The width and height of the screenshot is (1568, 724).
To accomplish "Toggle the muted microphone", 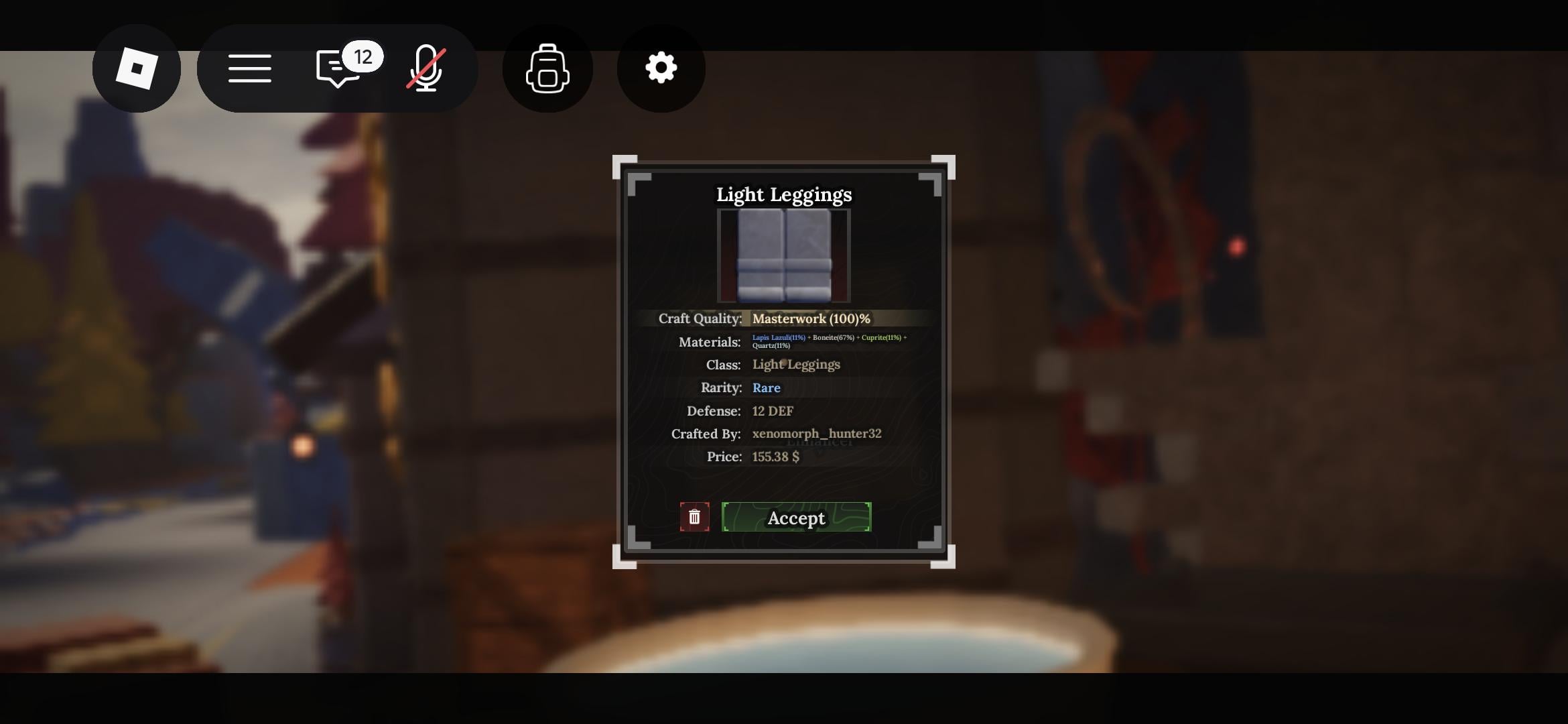I will (x=426, y=68).
